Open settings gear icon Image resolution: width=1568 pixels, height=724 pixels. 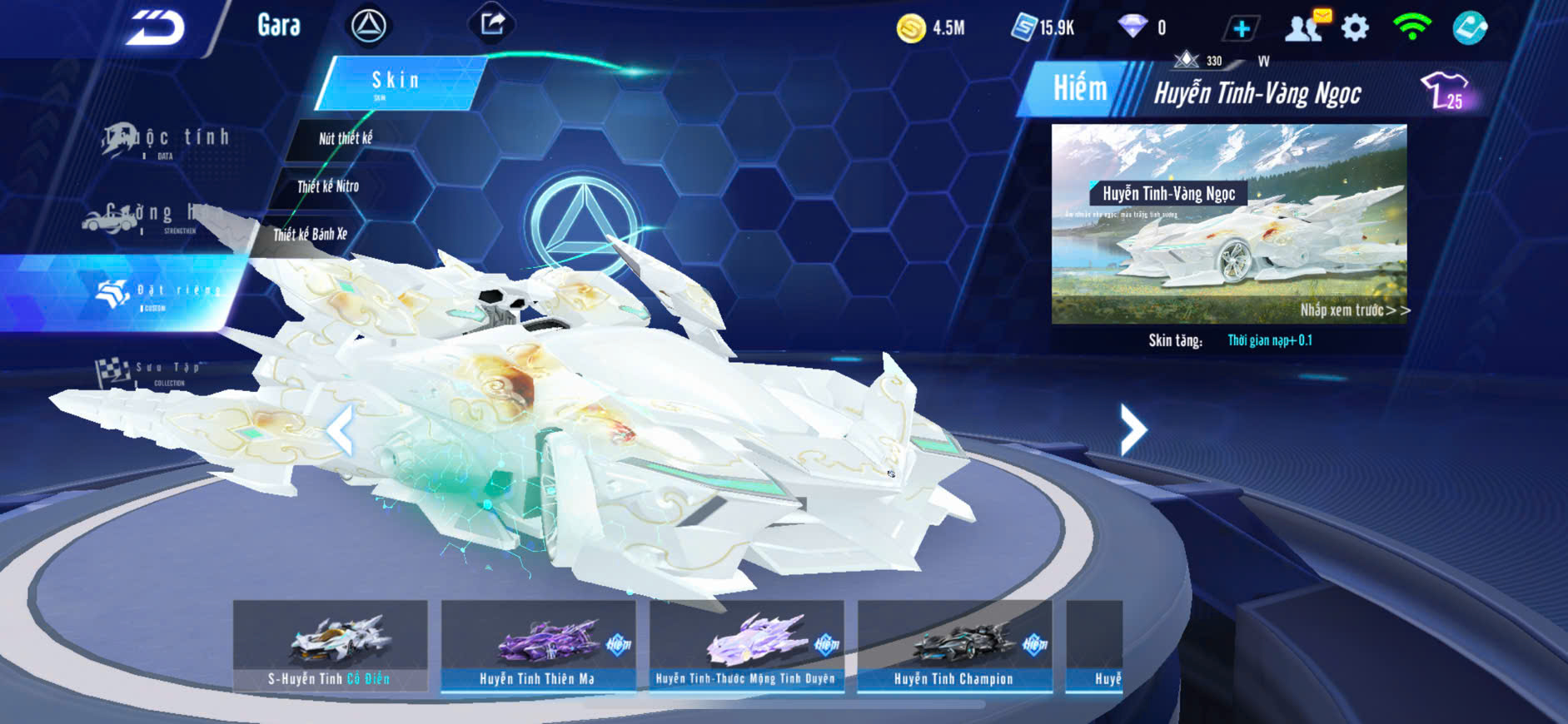point(1356,28)
